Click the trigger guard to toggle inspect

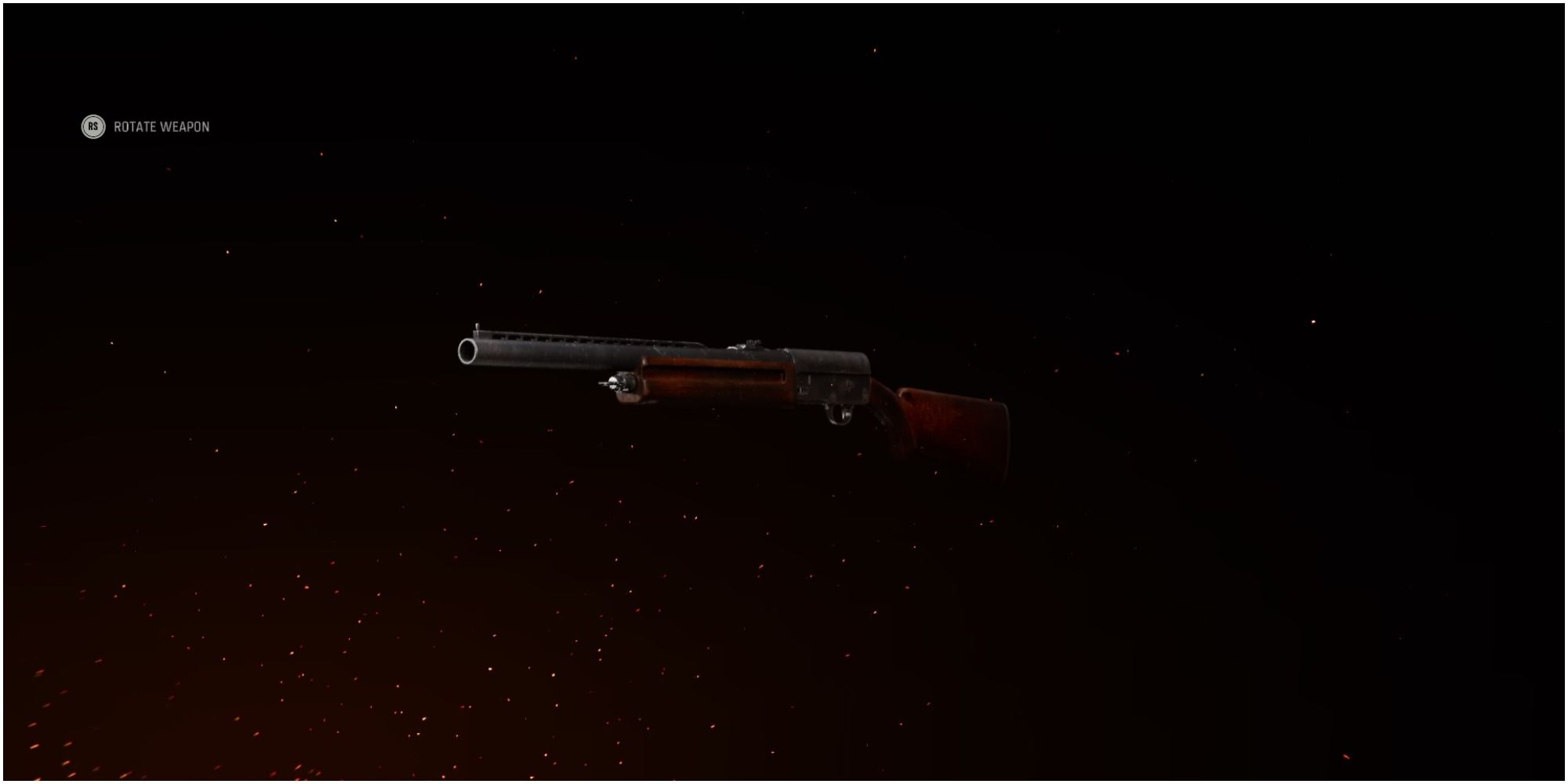pos(840,414)
